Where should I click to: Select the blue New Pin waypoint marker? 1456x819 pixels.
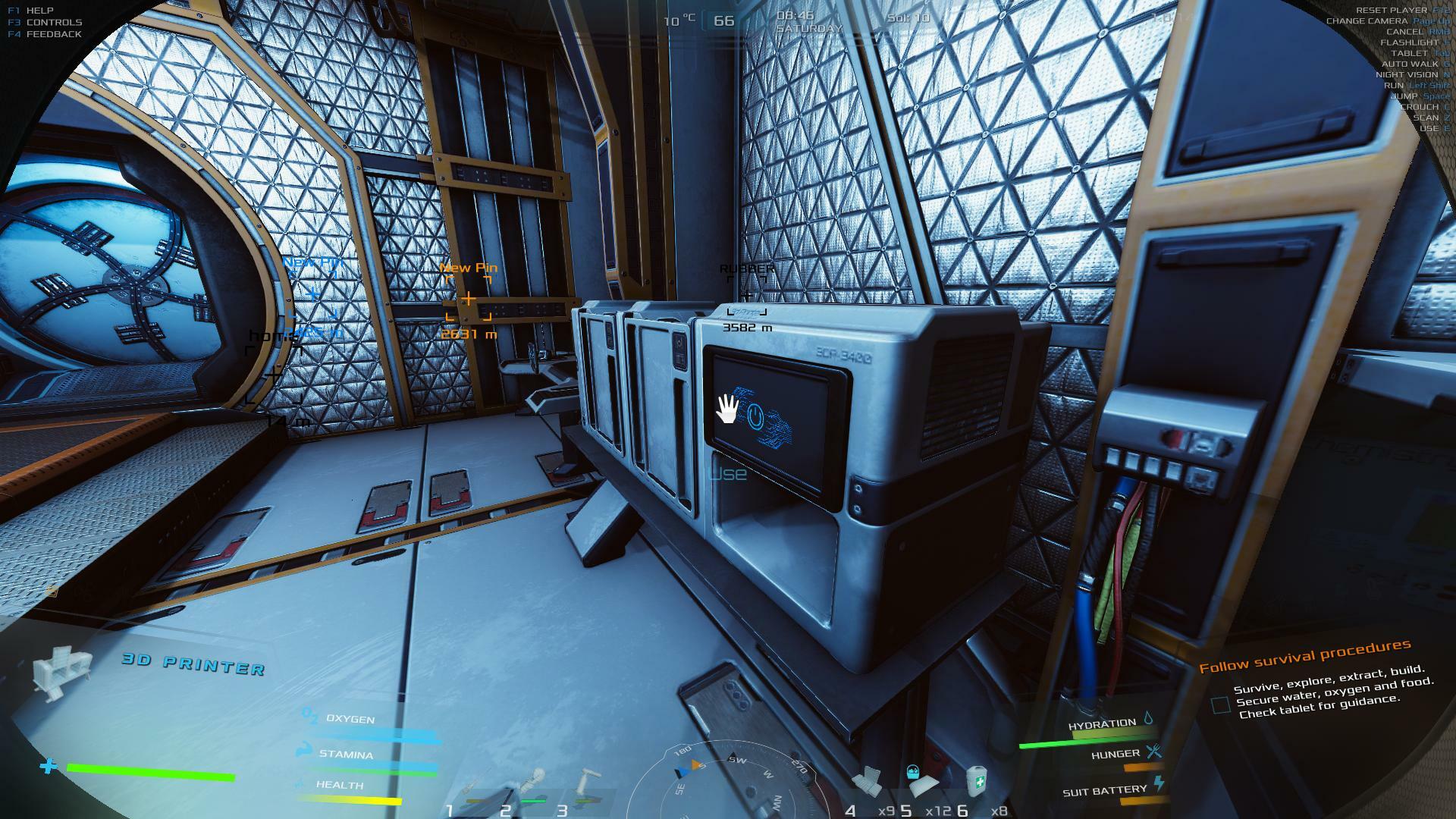tap(313, 294)
